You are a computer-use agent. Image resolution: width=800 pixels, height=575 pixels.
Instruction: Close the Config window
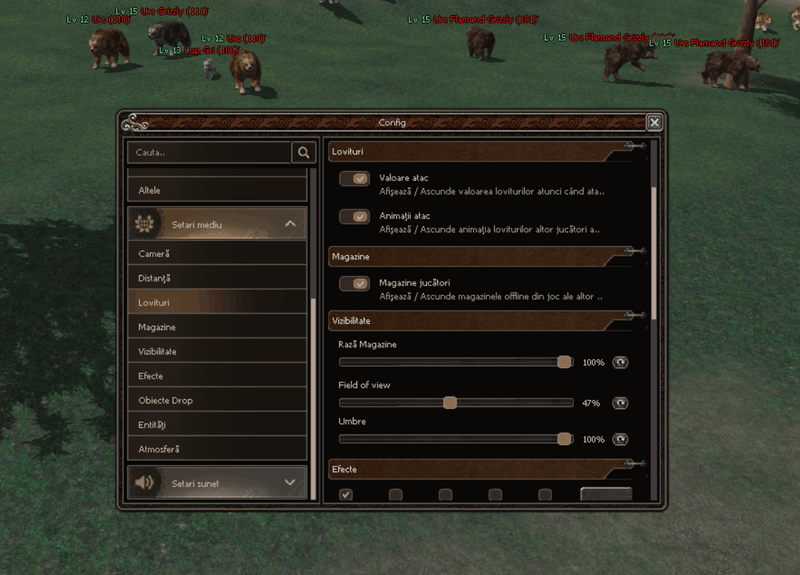tap(654, 122)
